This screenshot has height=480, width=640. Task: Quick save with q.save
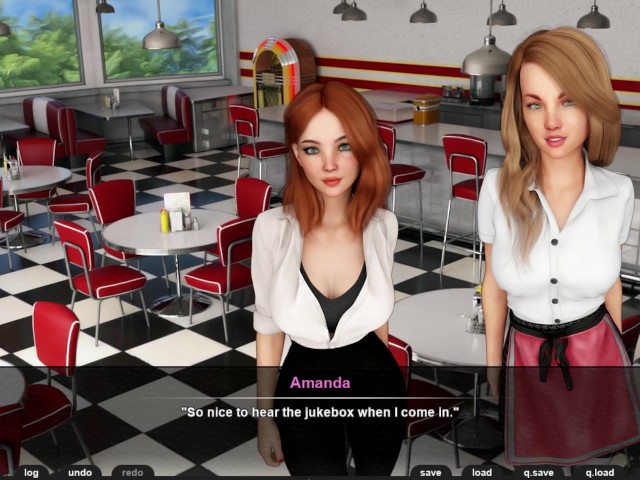pyautogui.click(x=540, y=472)
